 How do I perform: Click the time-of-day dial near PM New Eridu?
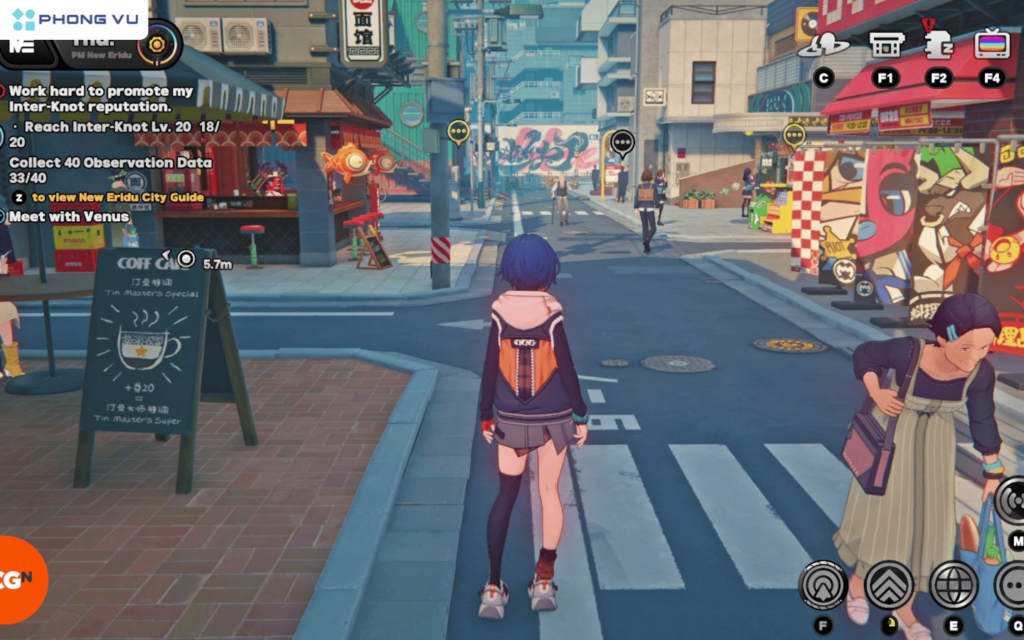[157, 44]
